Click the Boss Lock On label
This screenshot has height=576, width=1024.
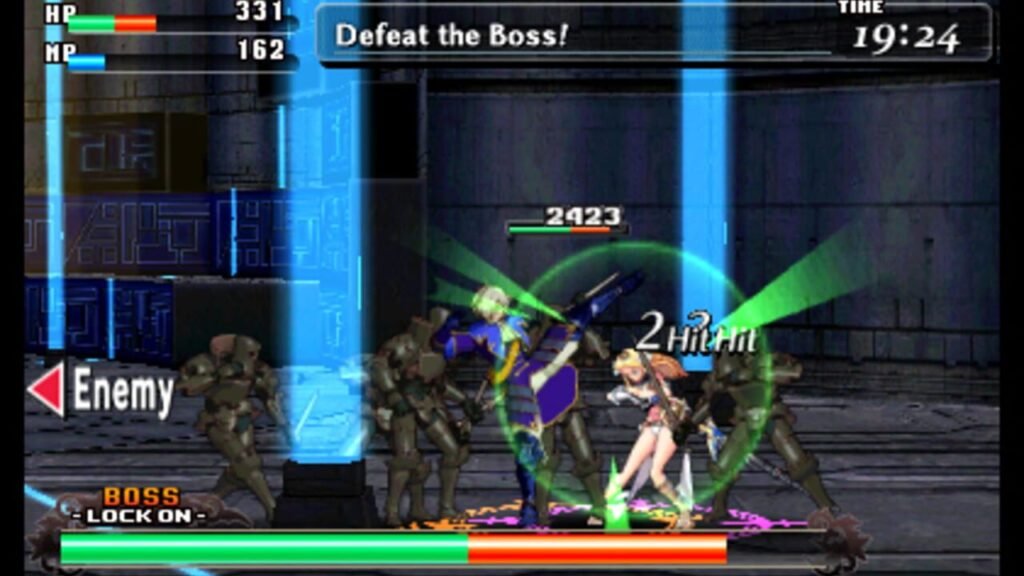pos(143,506)
